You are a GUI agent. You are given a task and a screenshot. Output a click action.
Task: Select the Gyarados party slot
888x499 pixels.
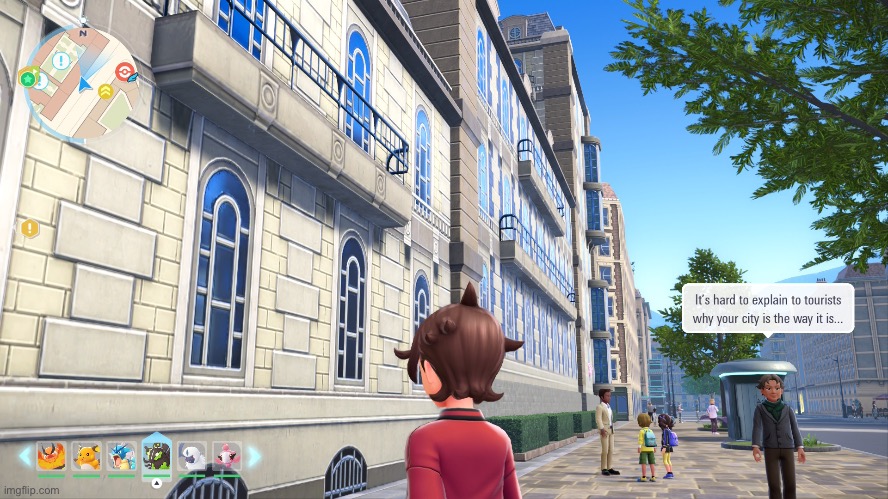pyautogui.click(x=122, y=456)
